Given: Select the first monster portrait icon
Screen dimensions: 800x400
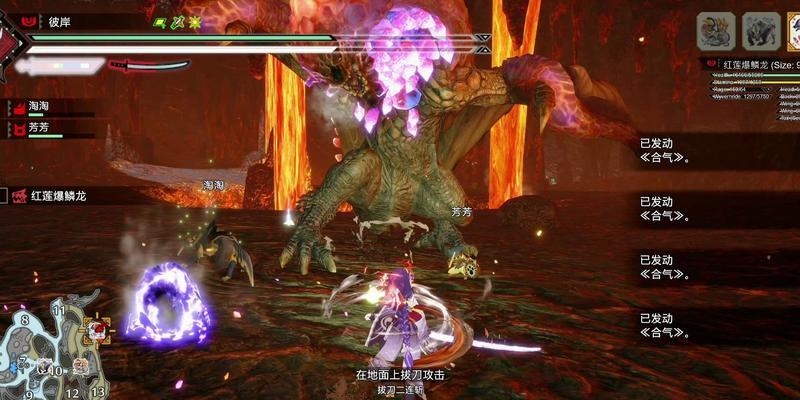Looking at the screenshot, I should pos(716,31).
